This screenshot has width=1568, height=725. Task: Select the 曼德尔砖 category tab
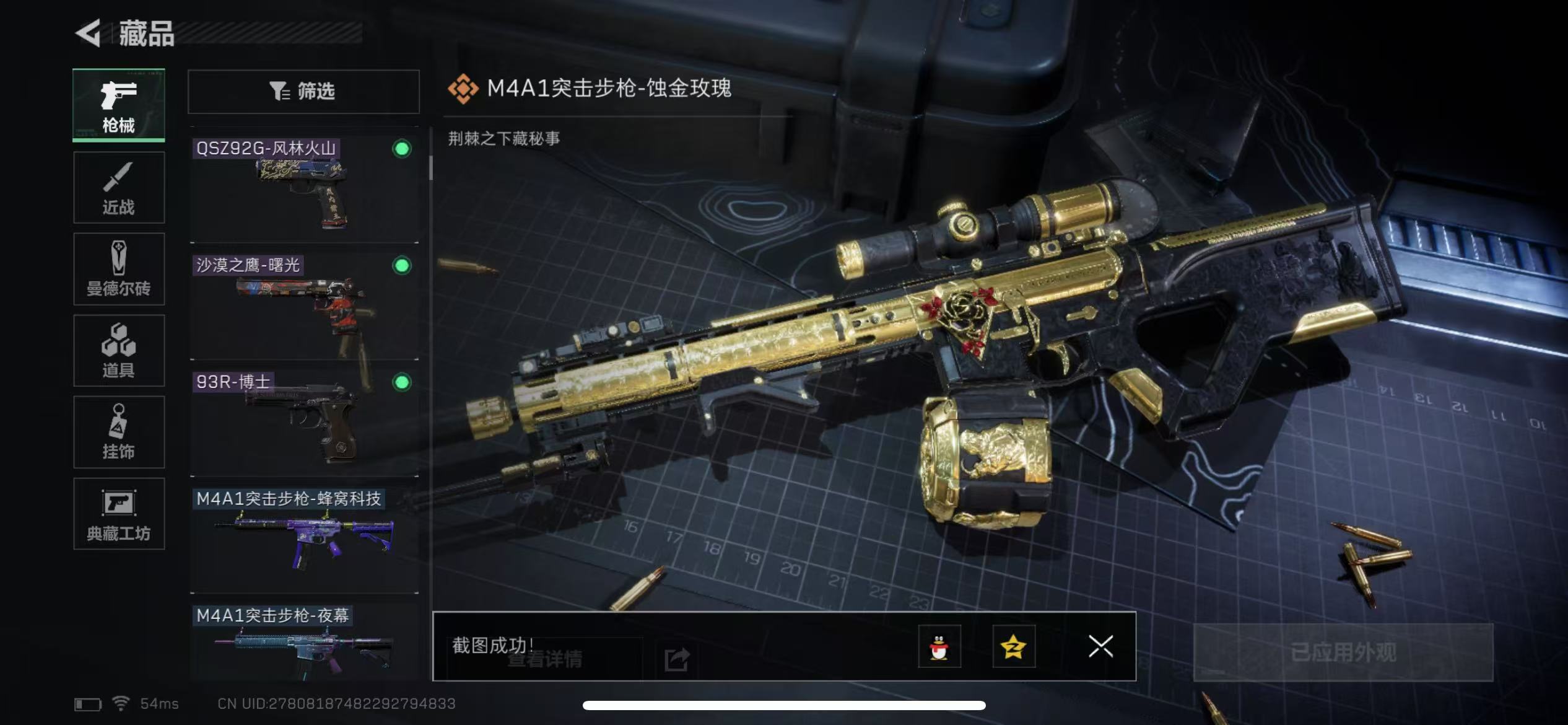pyautogui.click(x=118, y=270)
